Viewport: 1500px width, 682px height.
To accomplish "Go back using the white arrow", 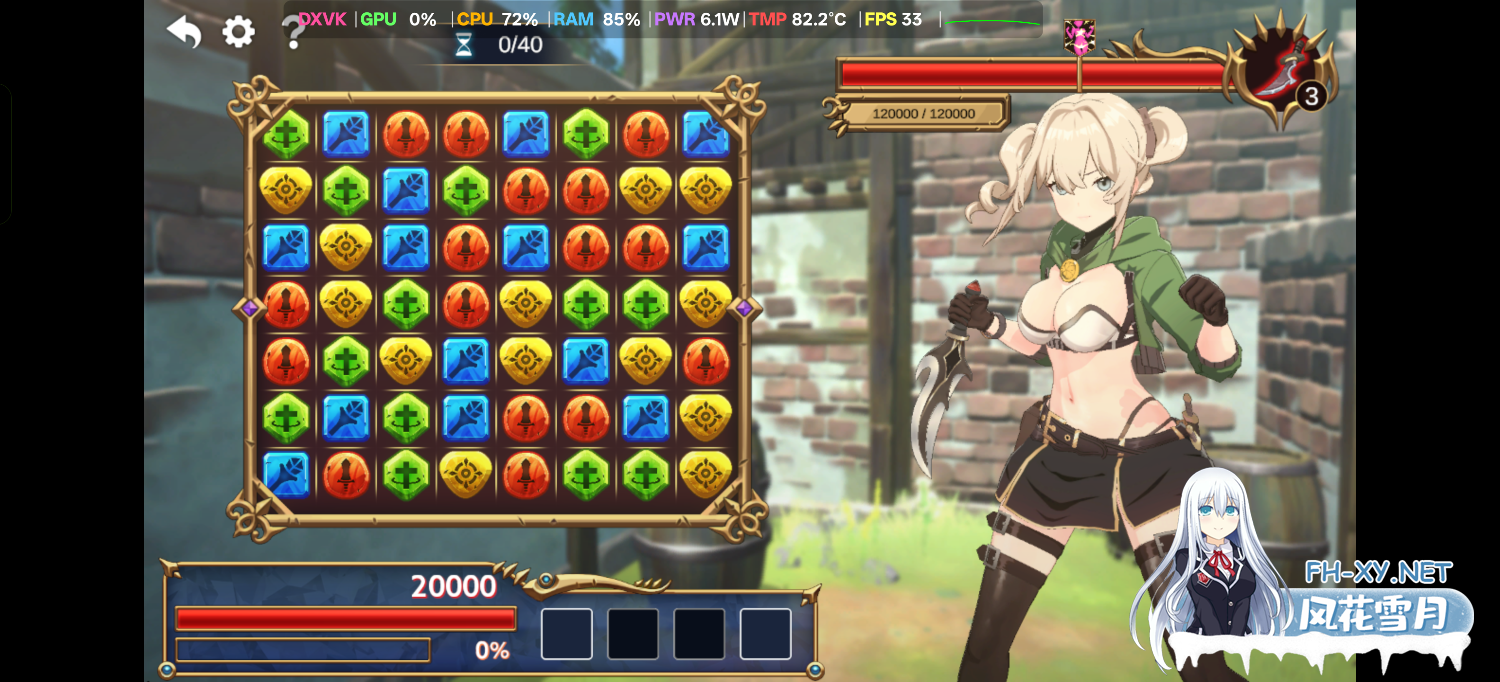I will [x=184, y=32].
